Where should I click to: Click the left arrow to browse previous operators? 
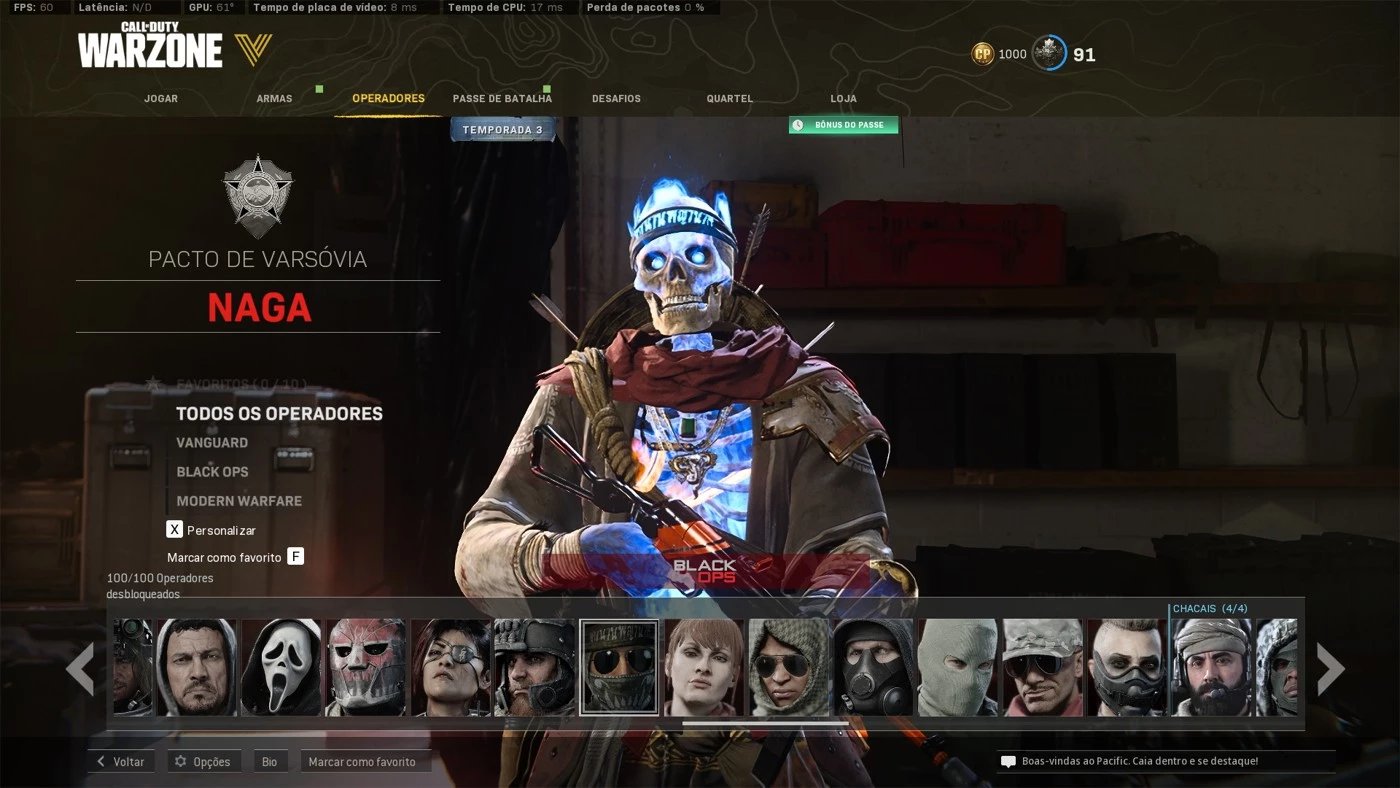82,667
